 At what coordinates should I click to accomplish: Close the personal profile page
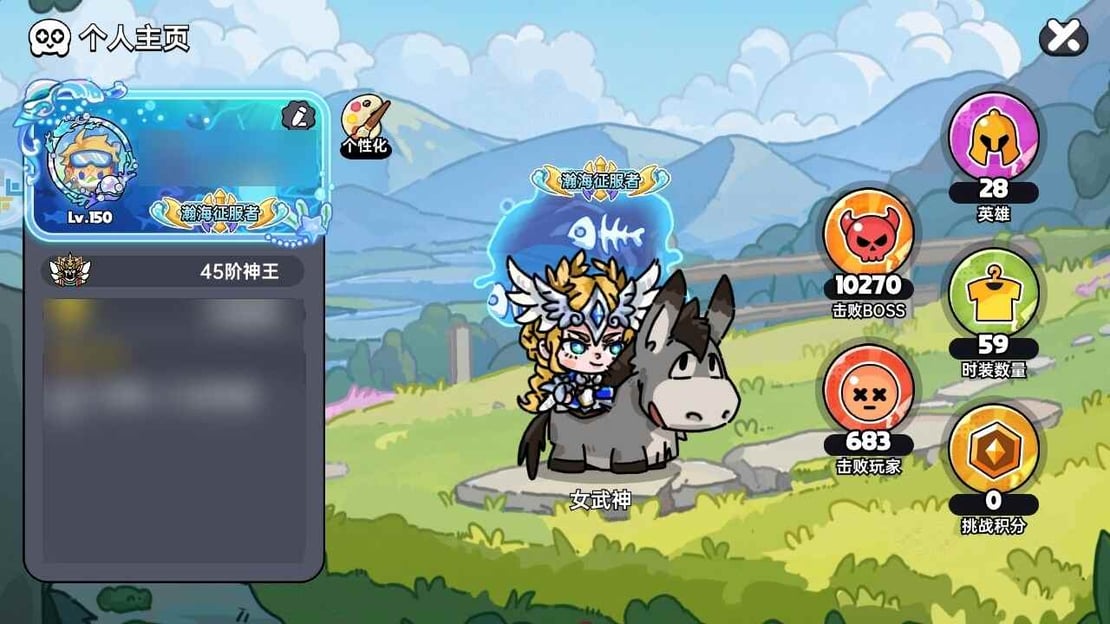pyautogui.click(x=1063, y=38)
